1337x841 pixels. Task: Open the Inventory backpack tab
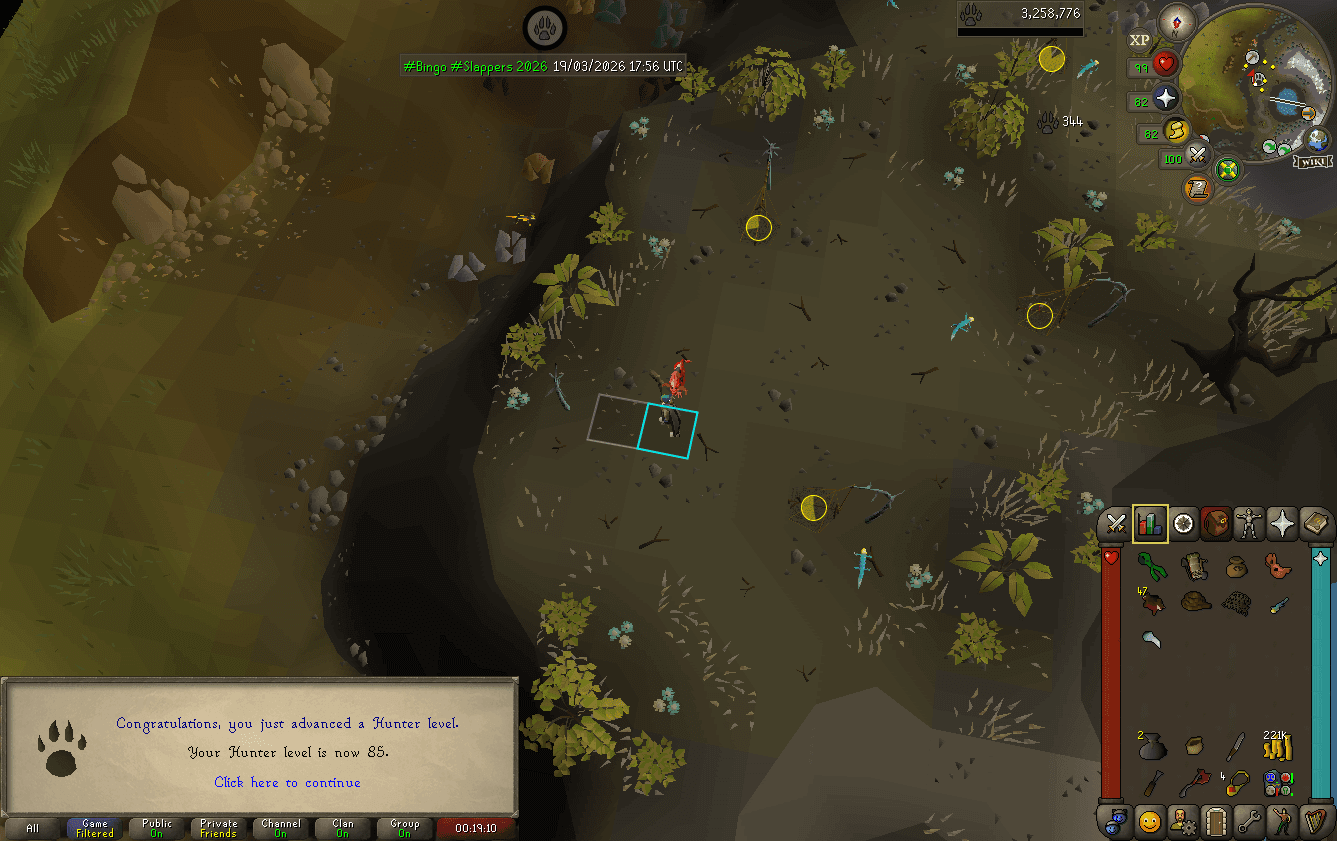coord(1217,524)
